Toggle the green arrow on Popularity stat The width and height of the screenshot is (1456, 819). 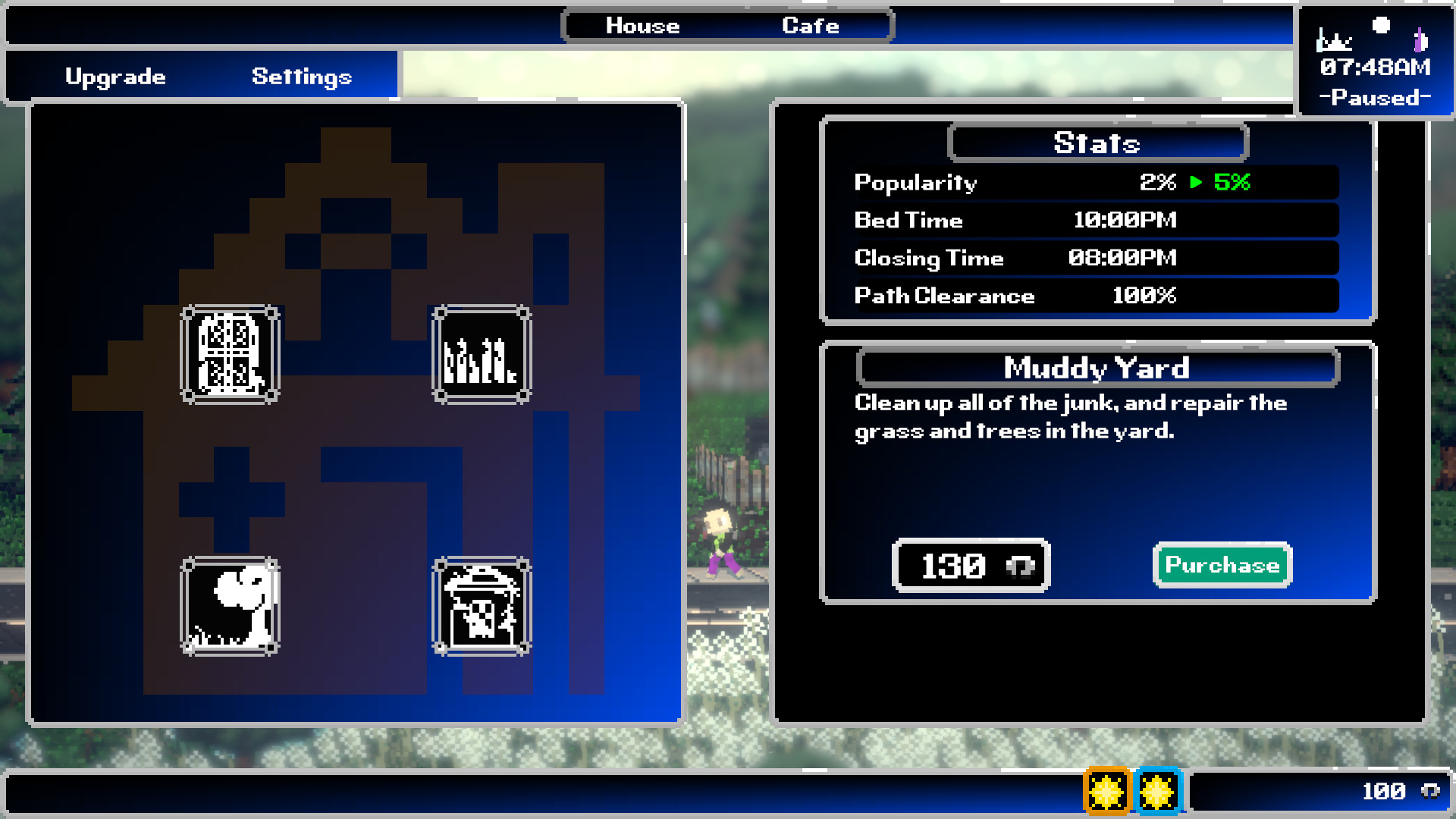(1194, 182)
